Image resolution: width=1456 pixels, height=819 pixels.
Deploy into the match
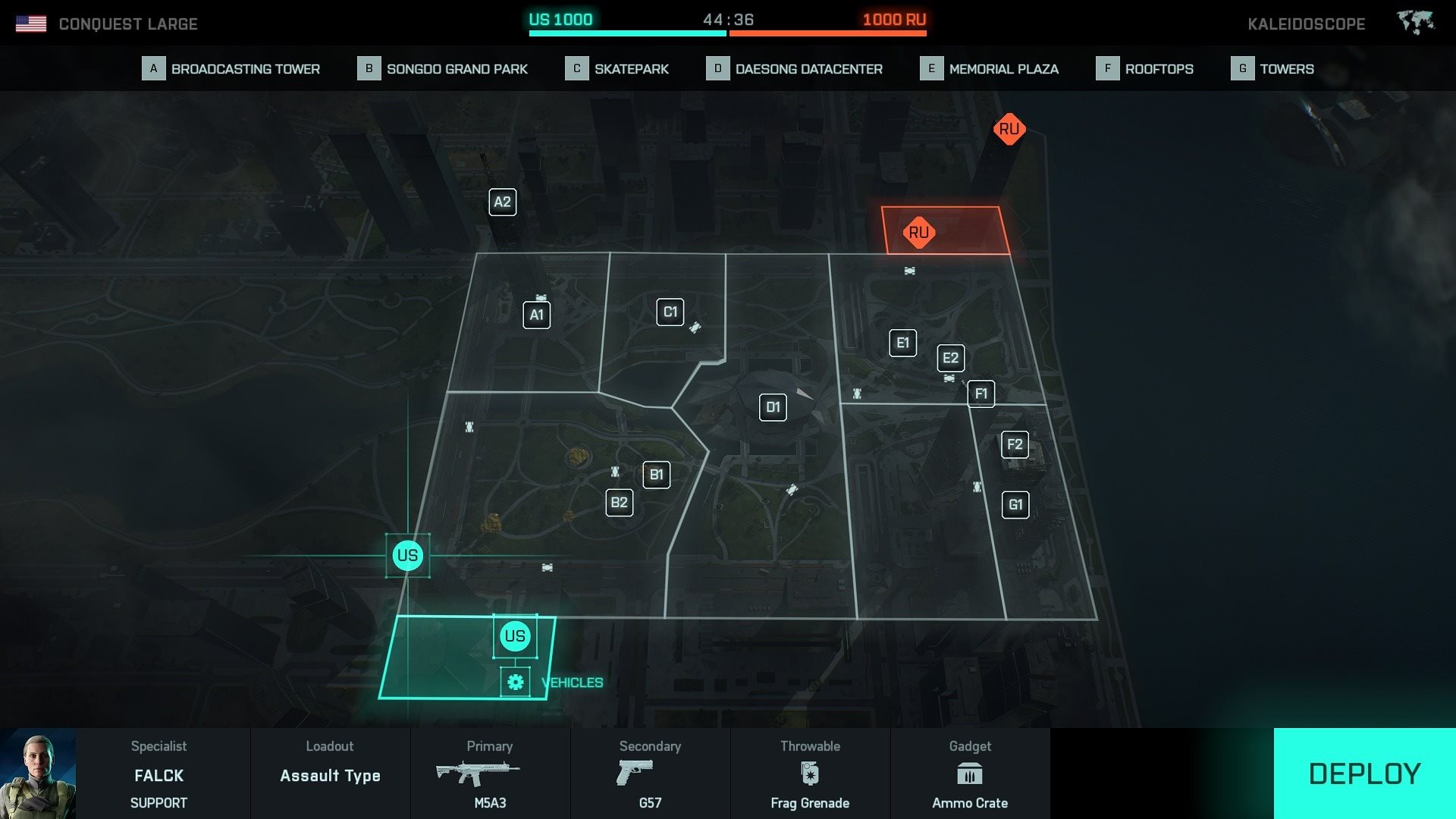tap(1363, 773)
